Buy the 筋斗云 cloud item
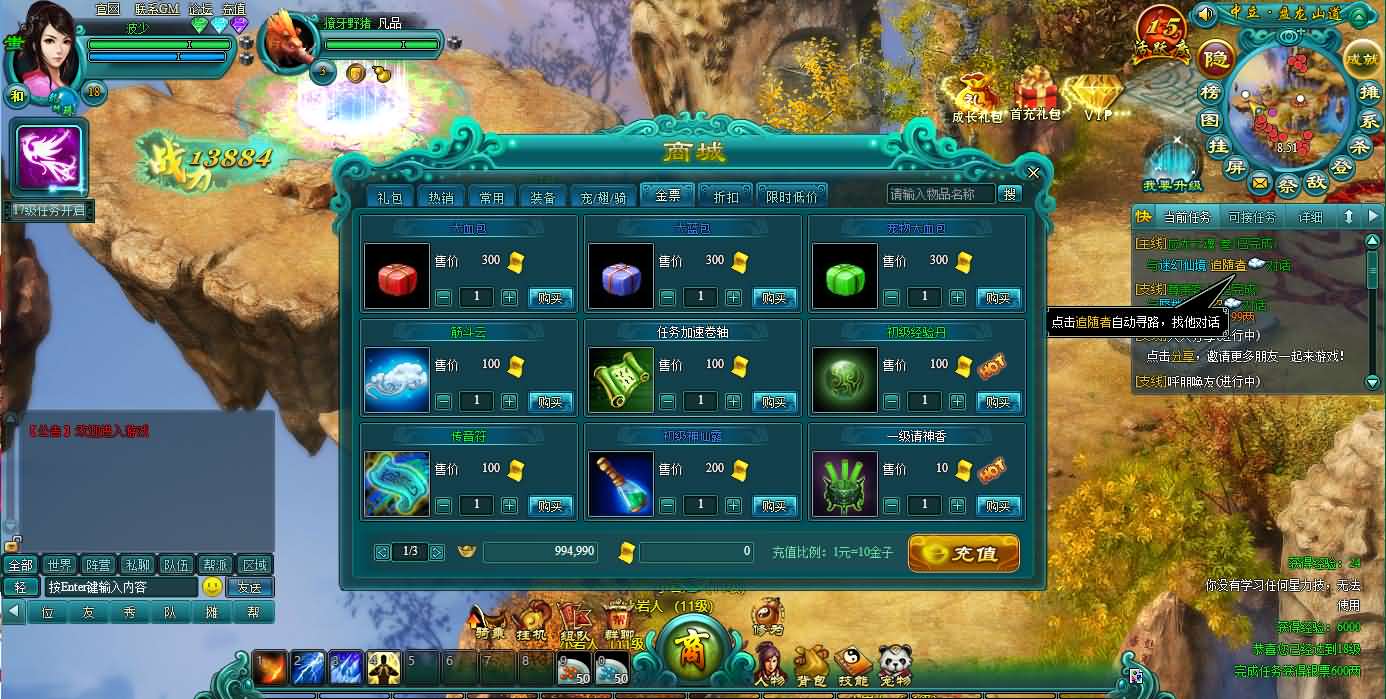The image size is (1386, 699). point(550,402)
